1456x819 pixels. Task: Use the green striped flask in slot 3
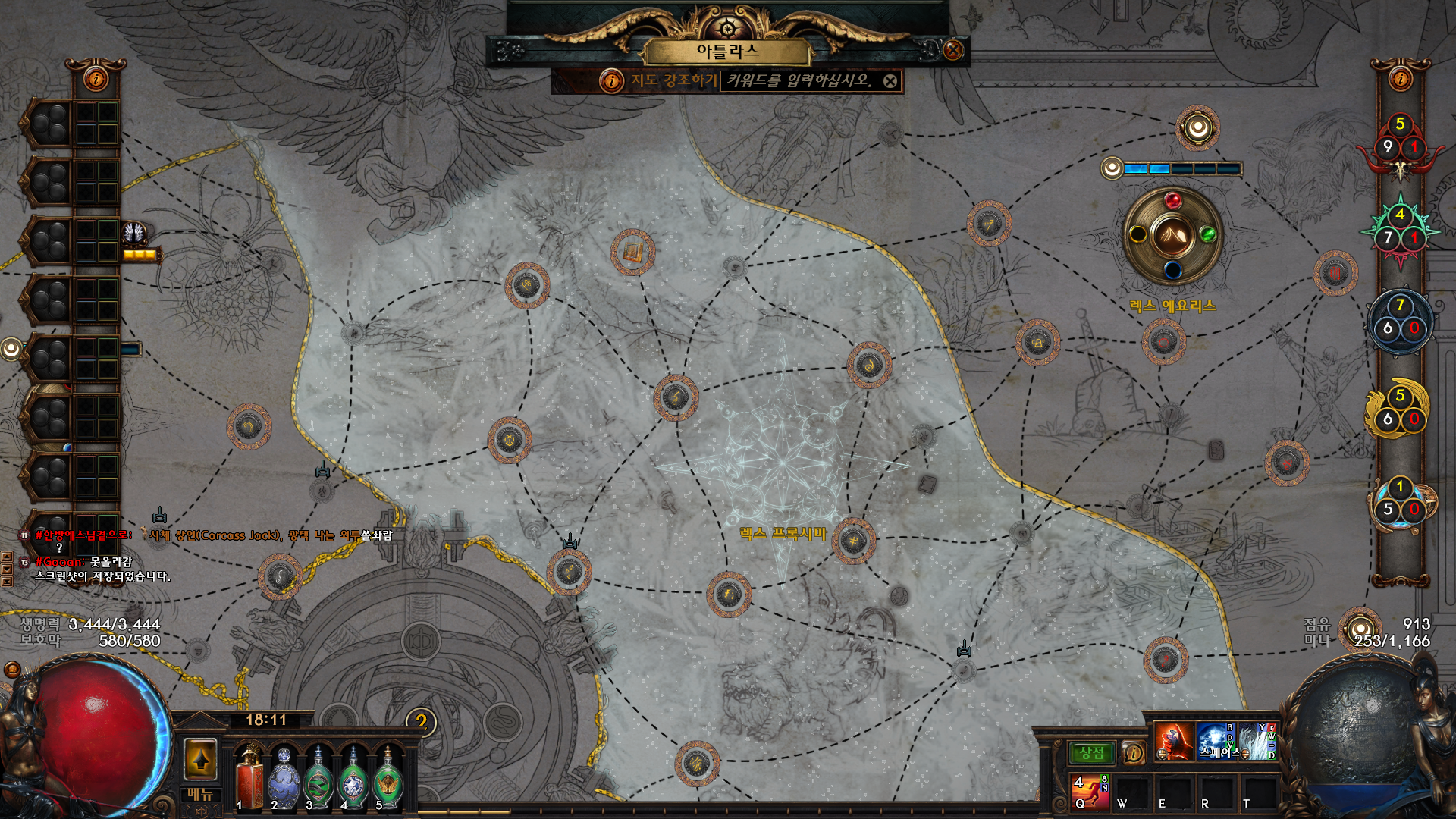(318, 777)
